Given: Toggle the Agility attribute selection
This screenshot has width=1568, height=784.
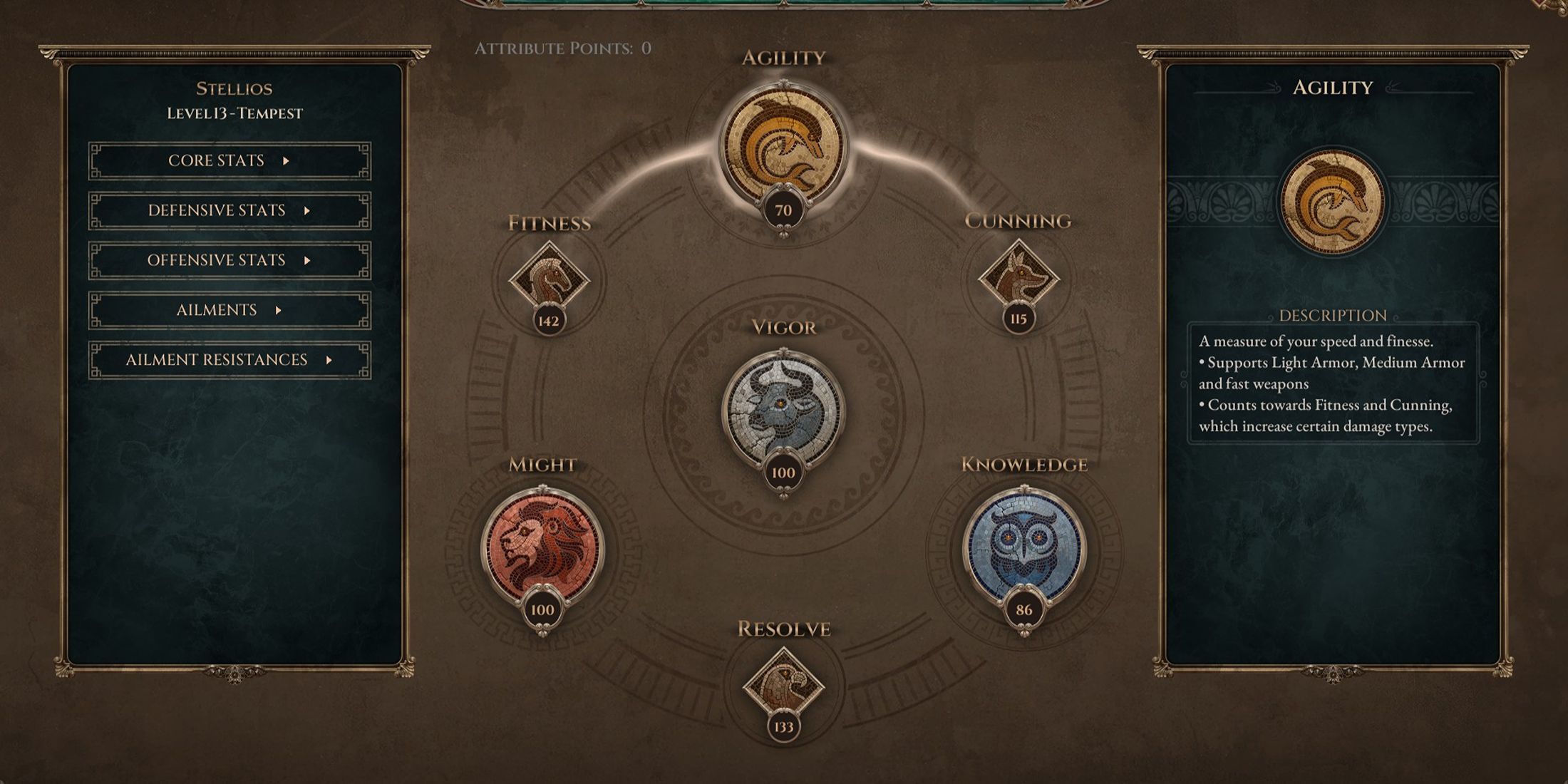Looking at the screenshot, I should click(x=784, y=135).
